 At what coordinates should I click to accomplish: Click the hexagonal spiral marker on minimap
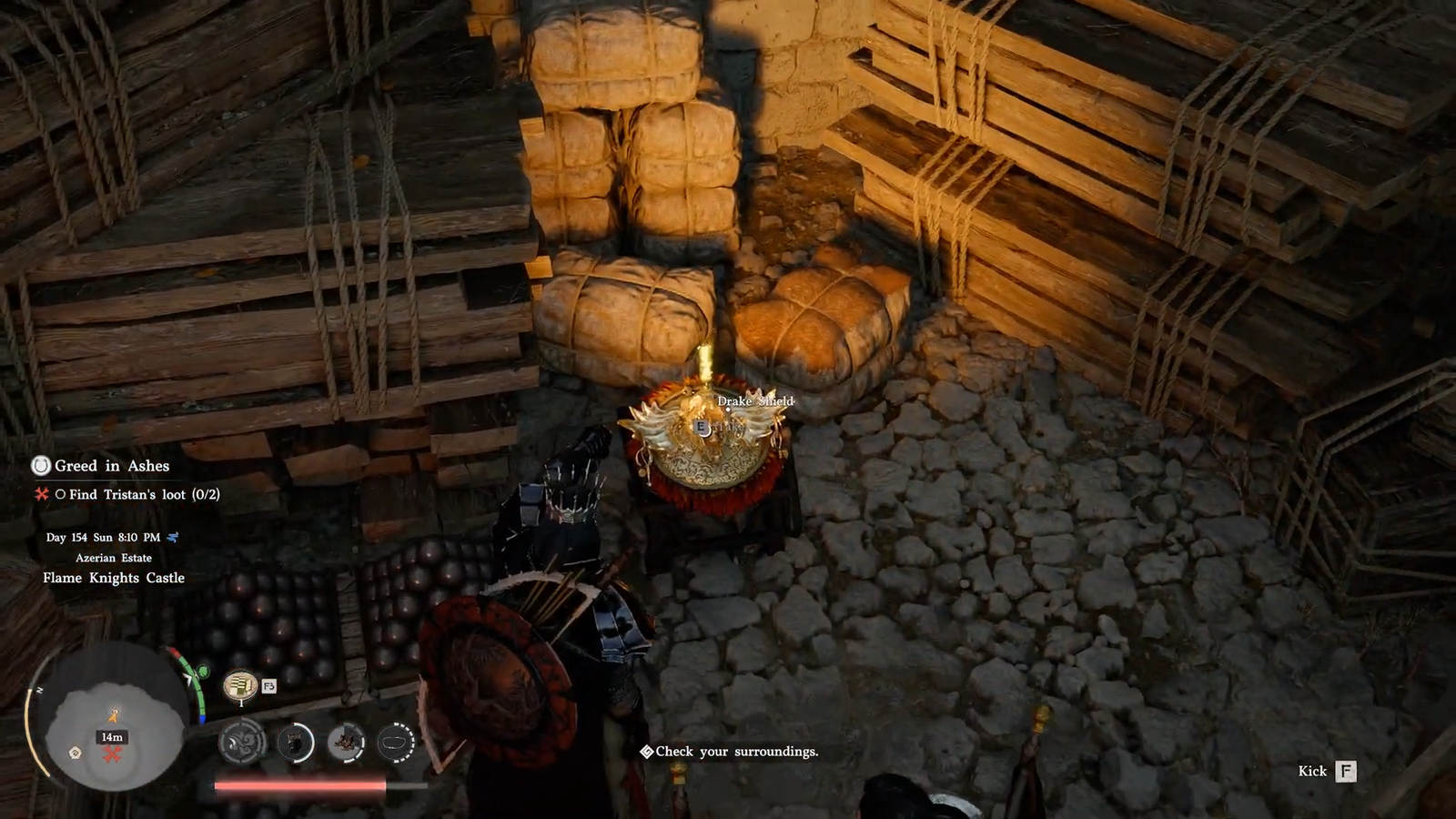tap(76, 753)
